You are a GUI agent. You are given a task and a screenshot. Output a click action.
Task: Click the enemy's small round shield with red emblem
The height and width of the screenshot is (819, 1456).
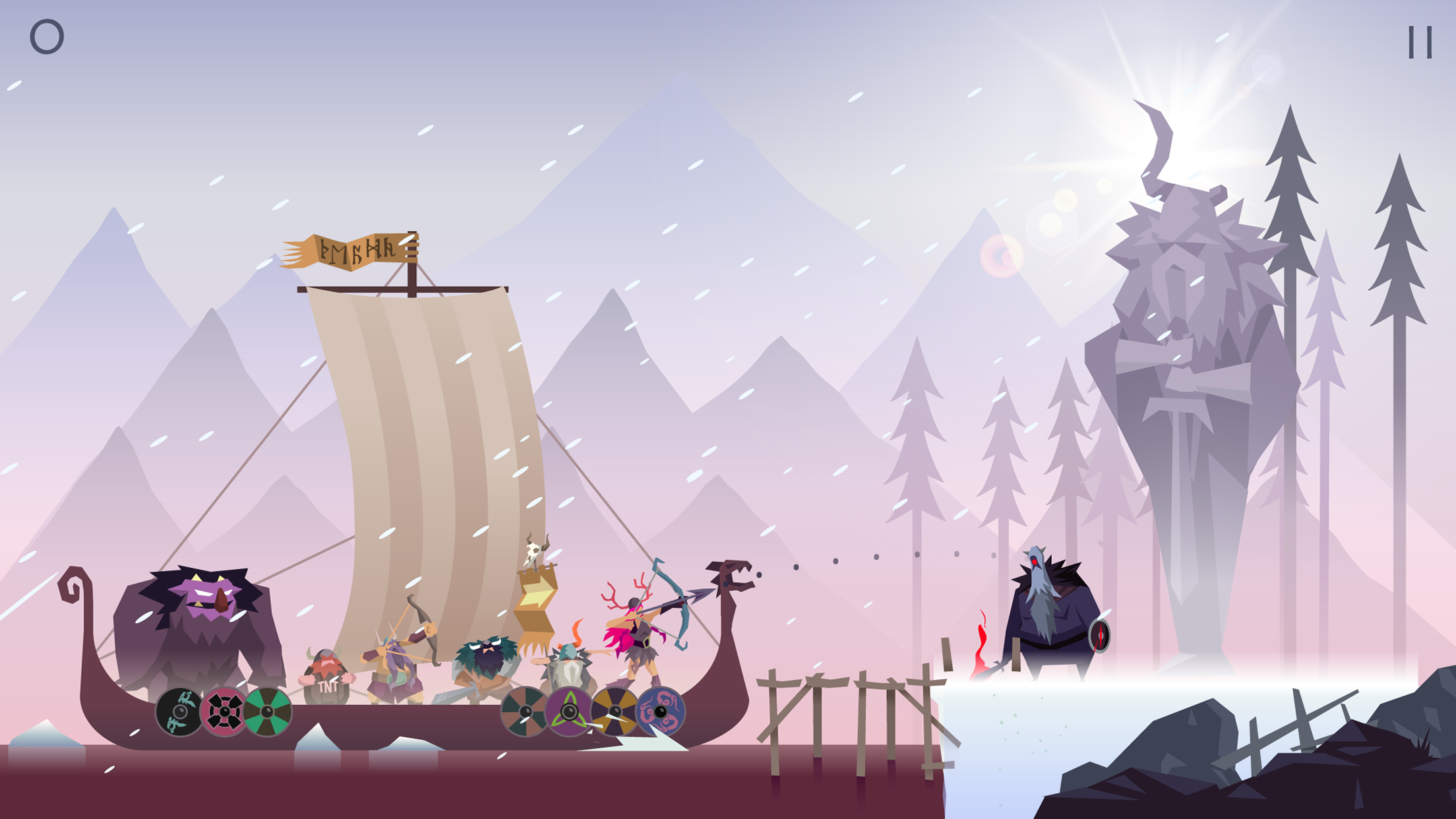[1099, 635]
